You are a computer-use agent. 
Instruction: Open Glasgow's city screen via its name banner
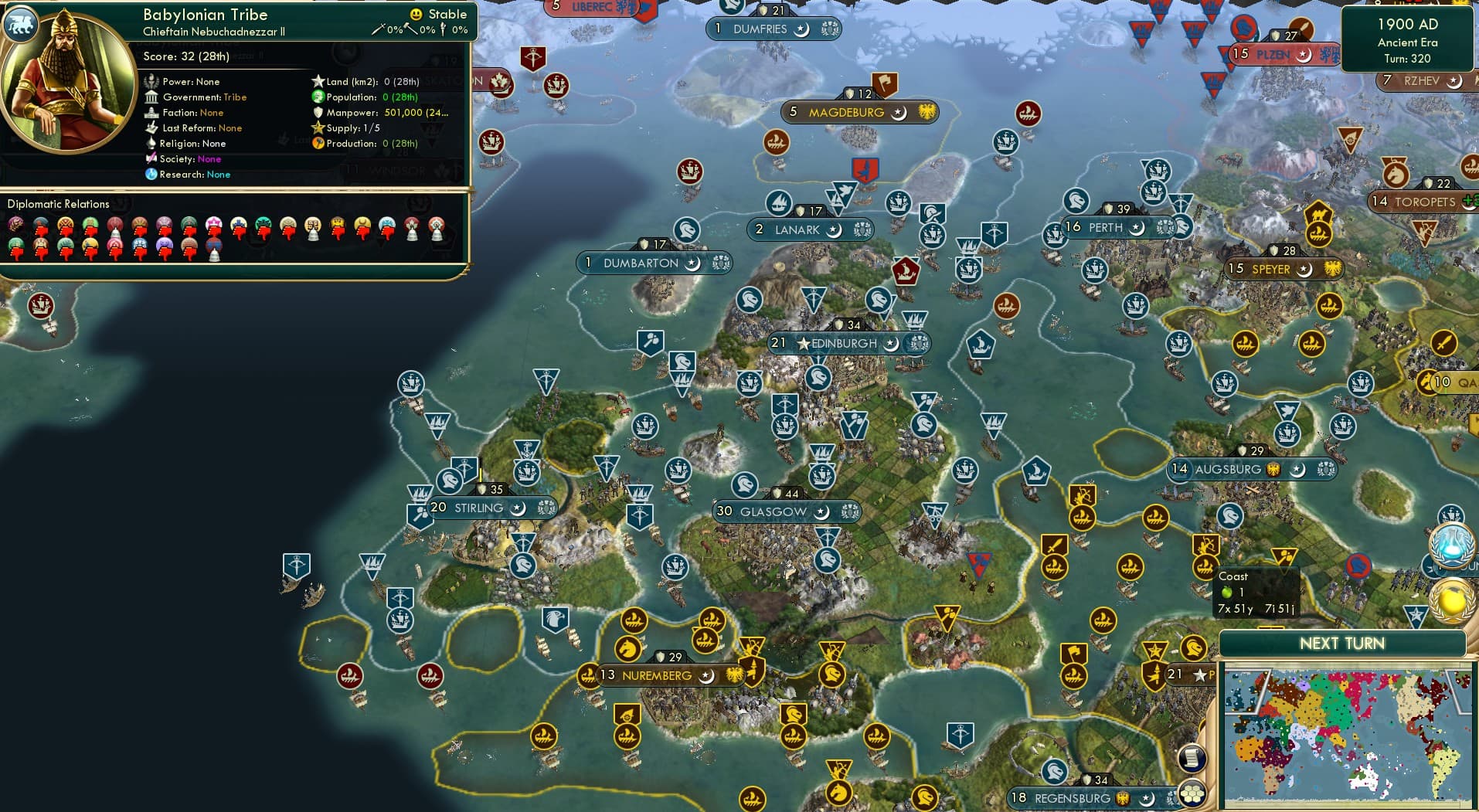[773, 511]
